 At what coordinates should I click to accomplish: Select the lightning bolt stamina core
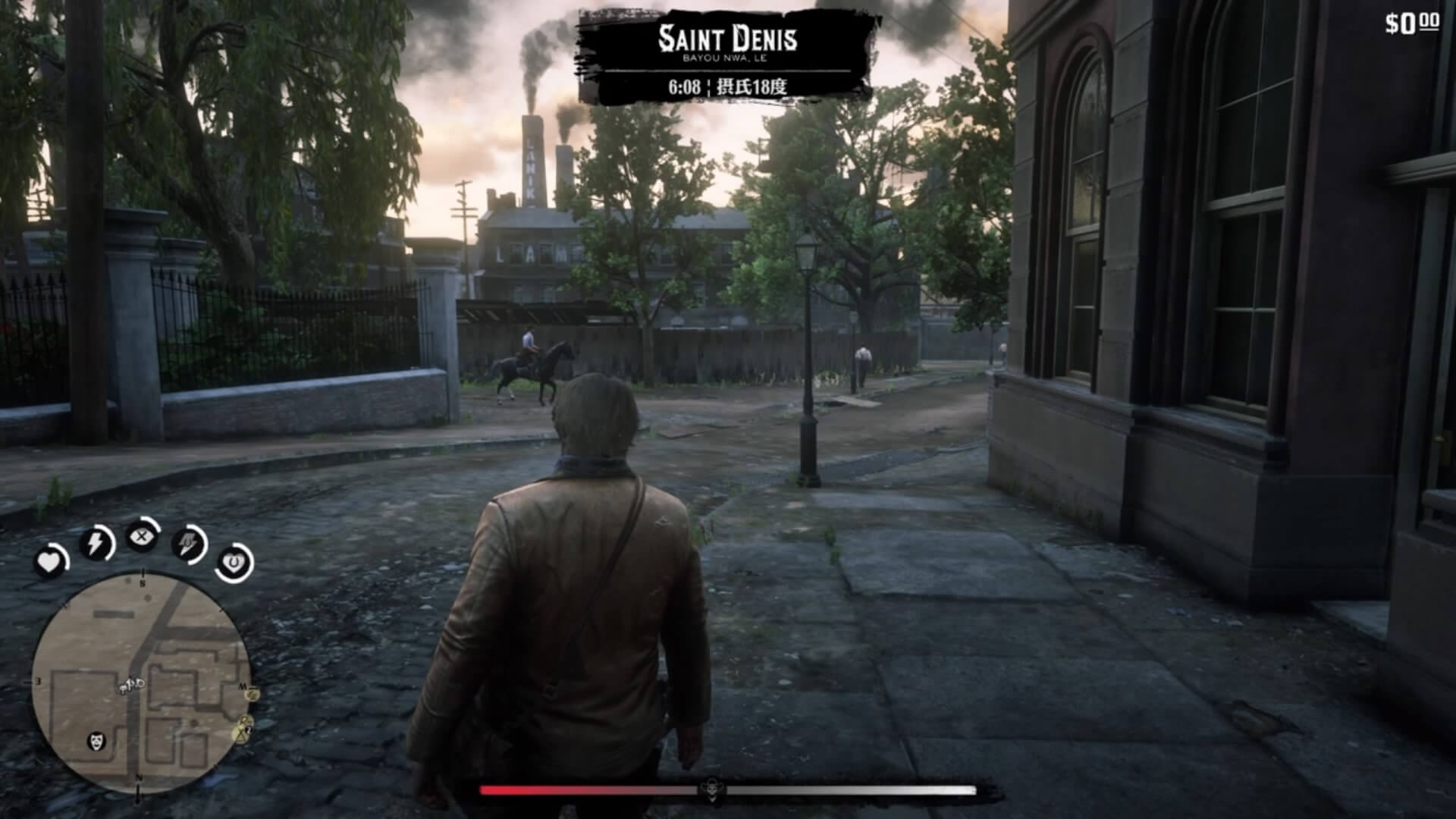point(96,543)
